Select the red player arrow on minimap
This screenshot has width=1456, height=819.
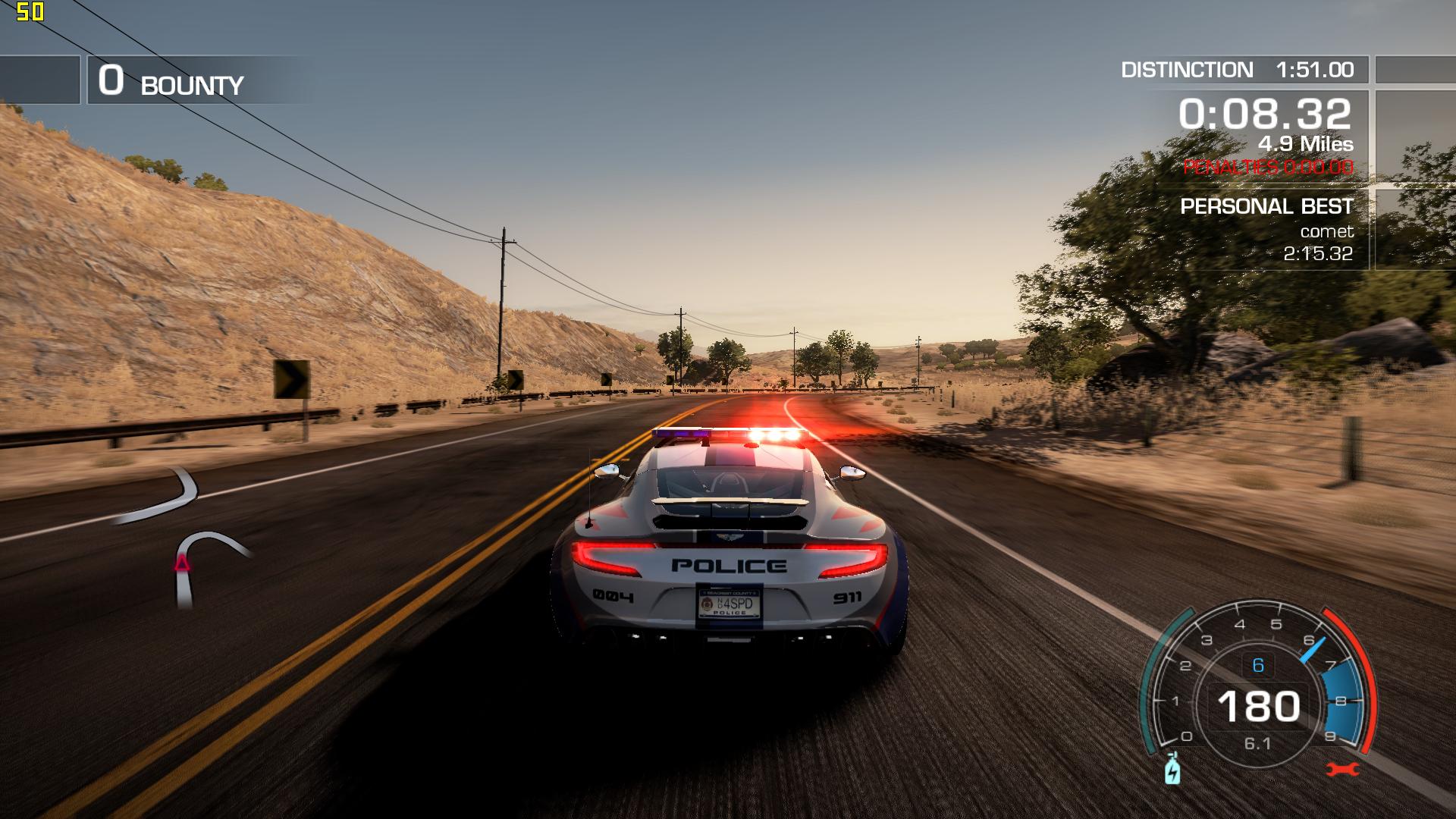click(182, 563)
